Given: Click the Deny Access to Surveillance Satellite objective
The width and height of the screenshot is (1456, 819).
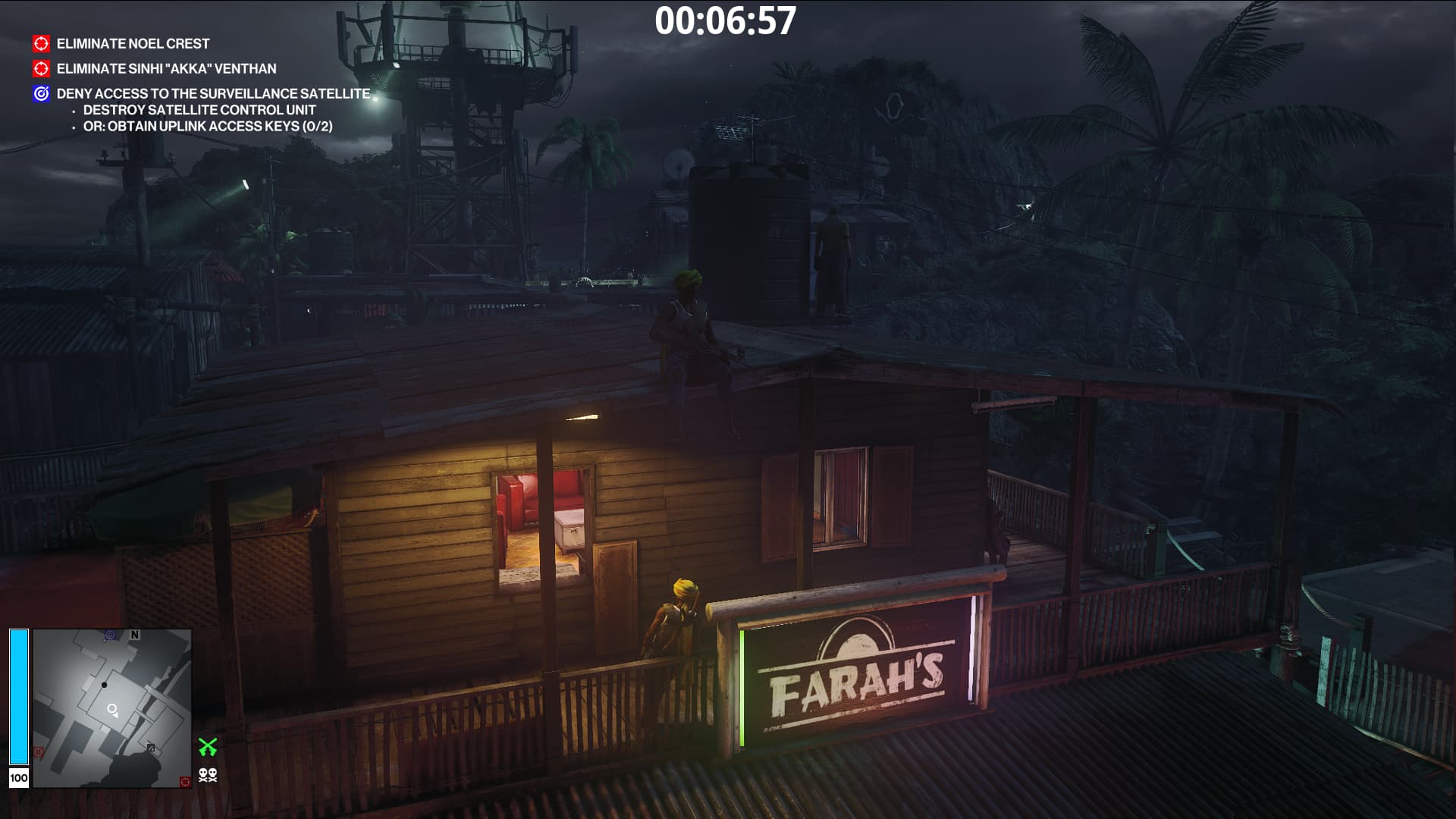Looking at the screenshot, I should pyautogui.click(x=213, y=94).
